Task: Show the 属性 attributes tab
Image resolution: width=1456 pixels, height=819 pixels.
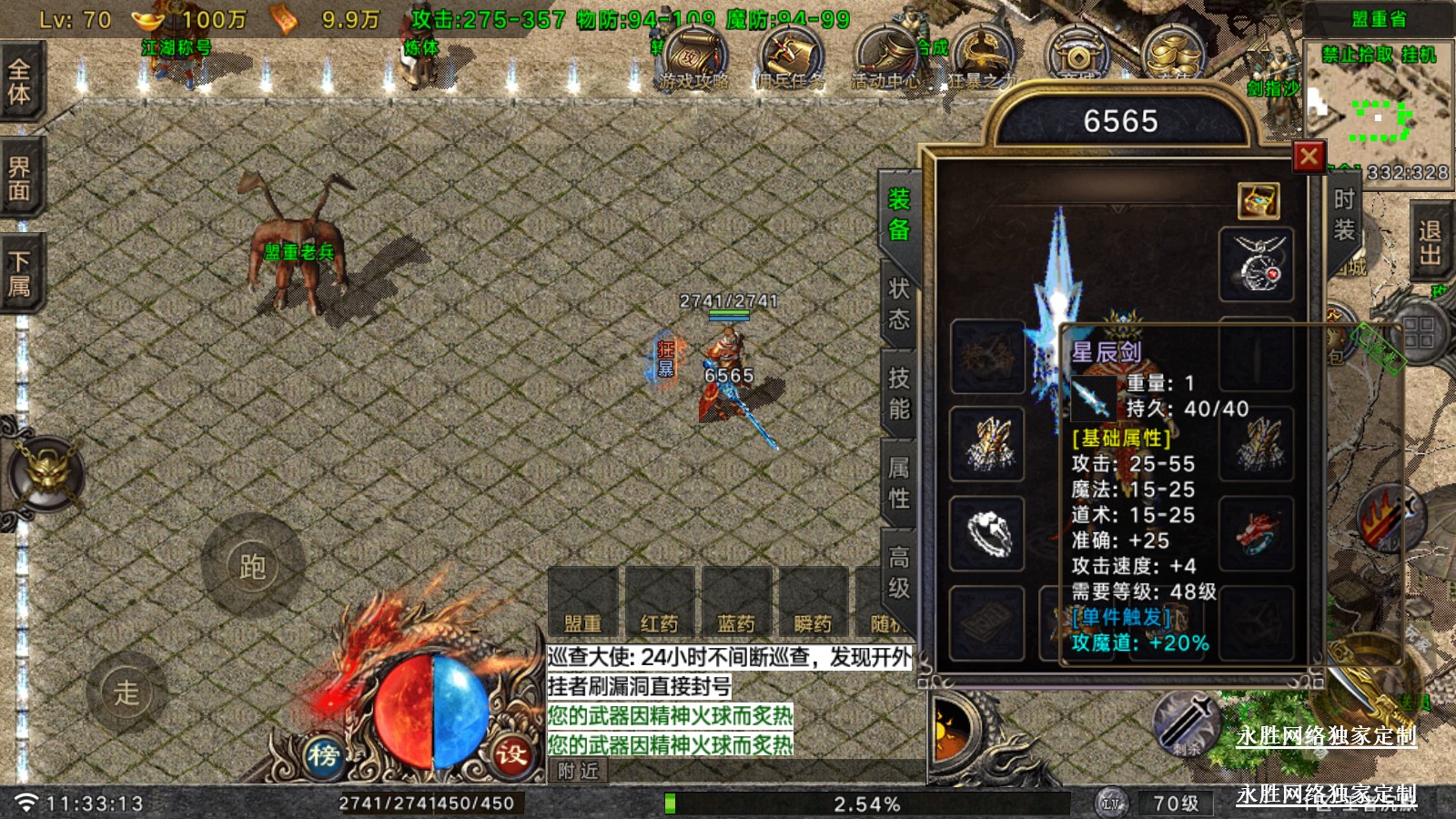Action: pyautogui.click(x=899, y=482)
